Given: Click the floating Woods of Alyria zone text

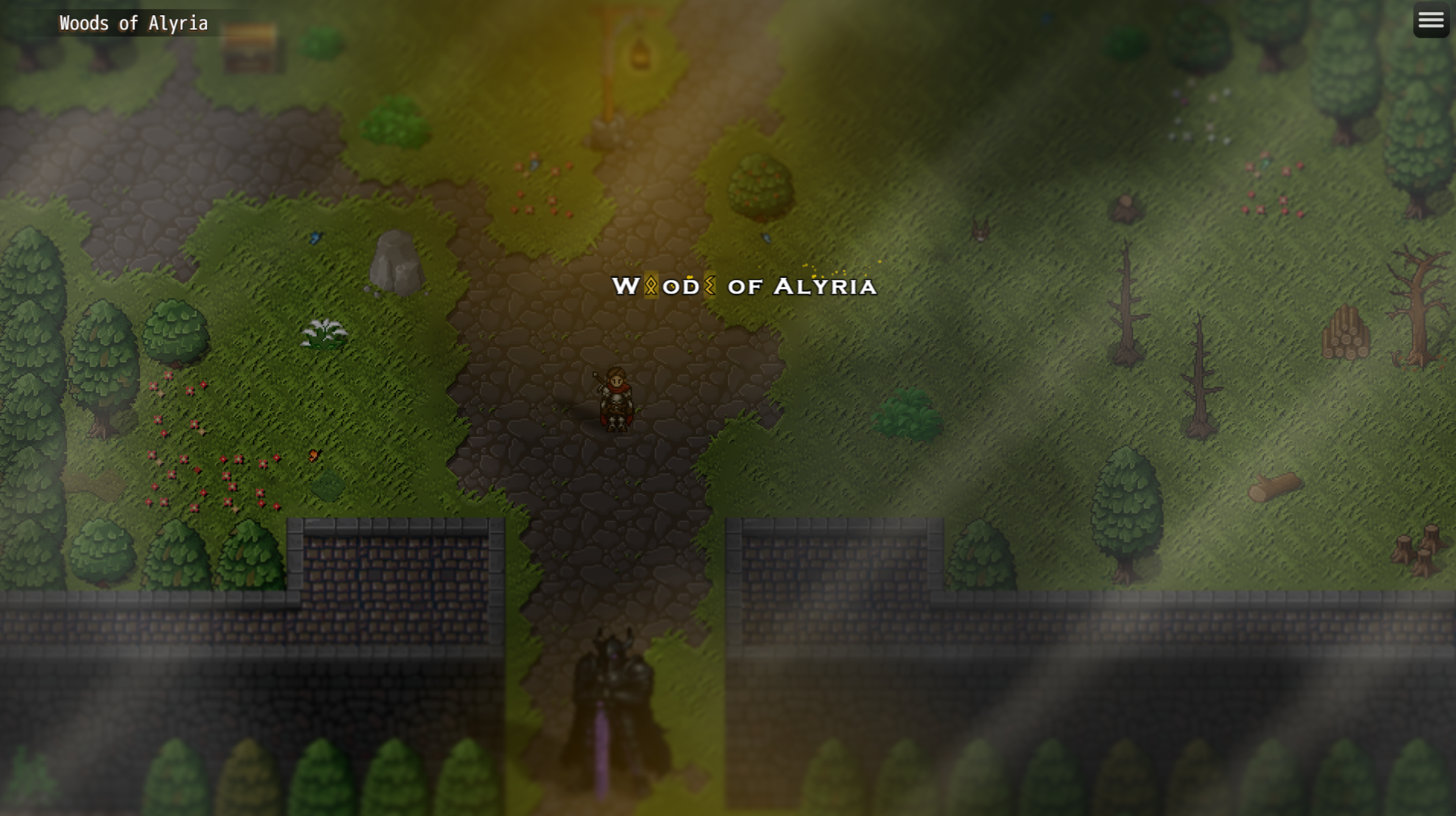Looking at the screenshot, I should [x=744, y=286].
